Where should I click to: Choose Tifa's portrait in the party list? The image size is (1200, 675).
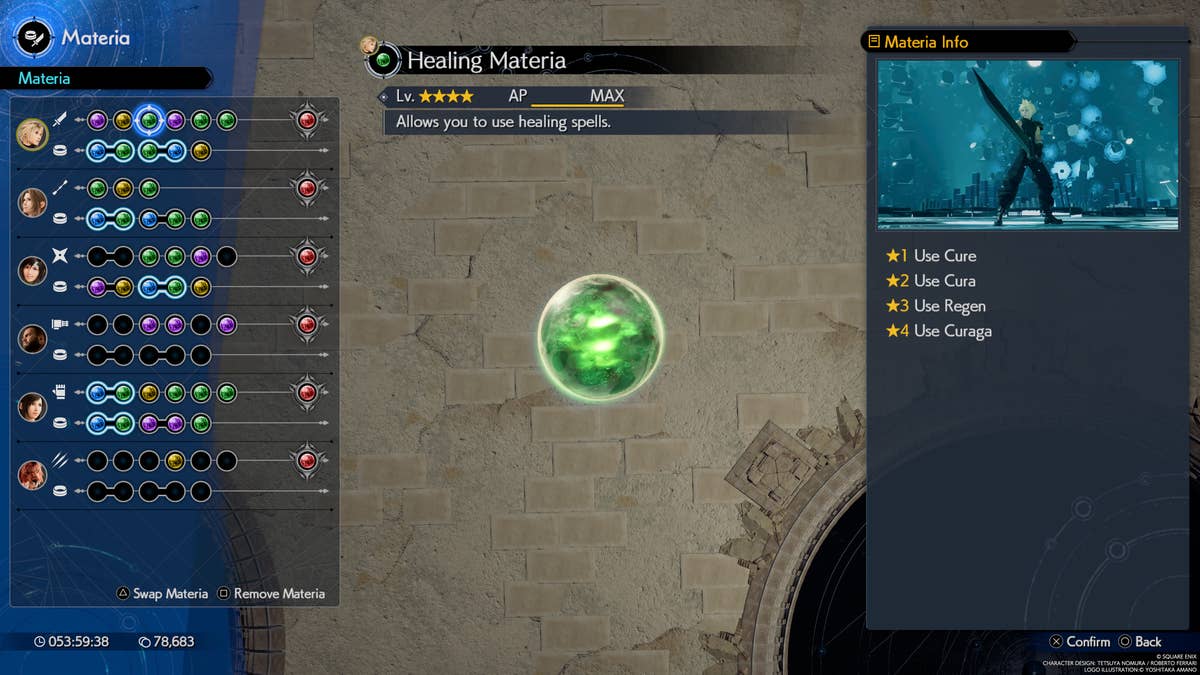(32, 406)
